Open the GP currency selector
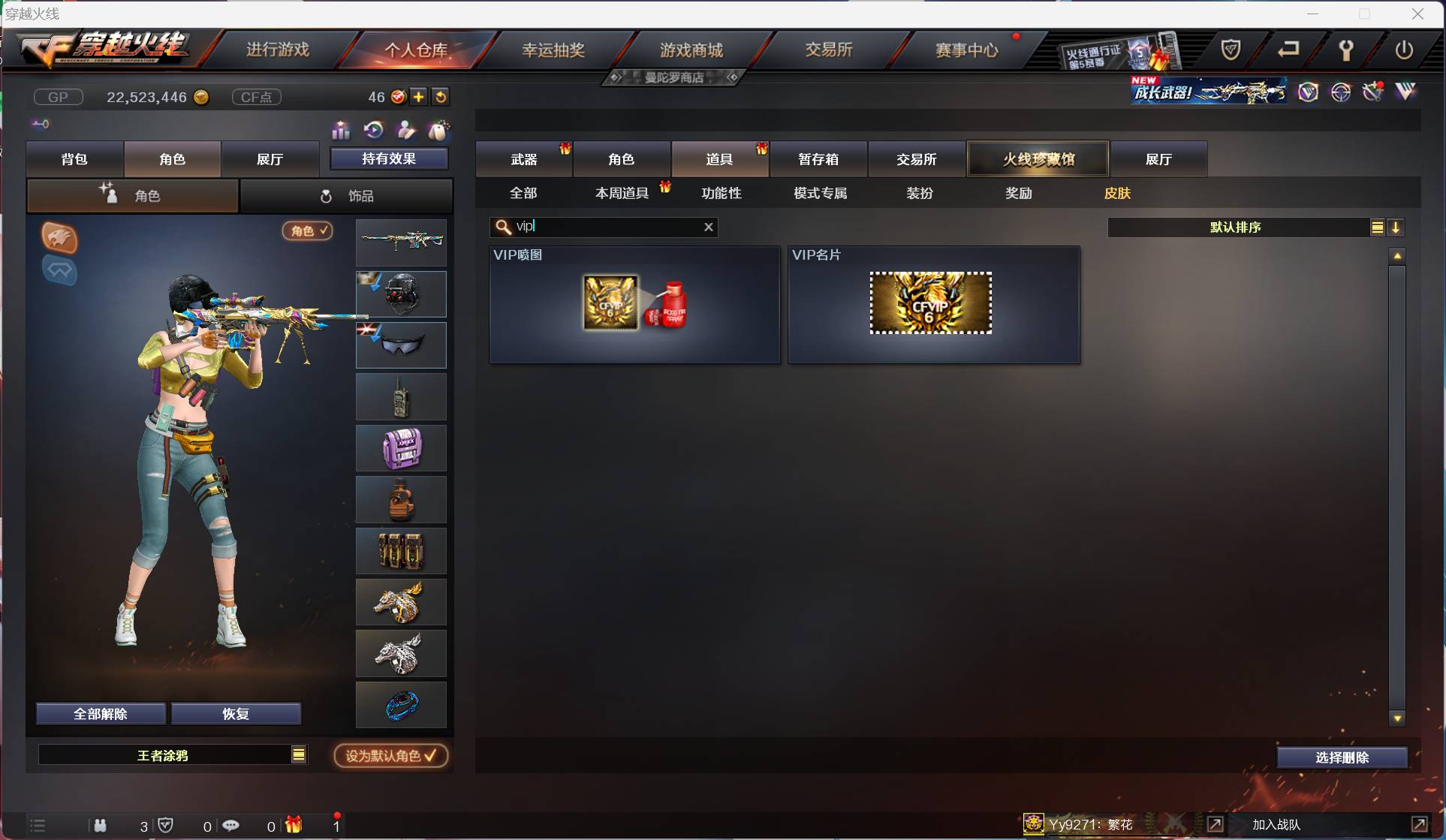The height and width of the screenshot is (840, 1446). 58,97
